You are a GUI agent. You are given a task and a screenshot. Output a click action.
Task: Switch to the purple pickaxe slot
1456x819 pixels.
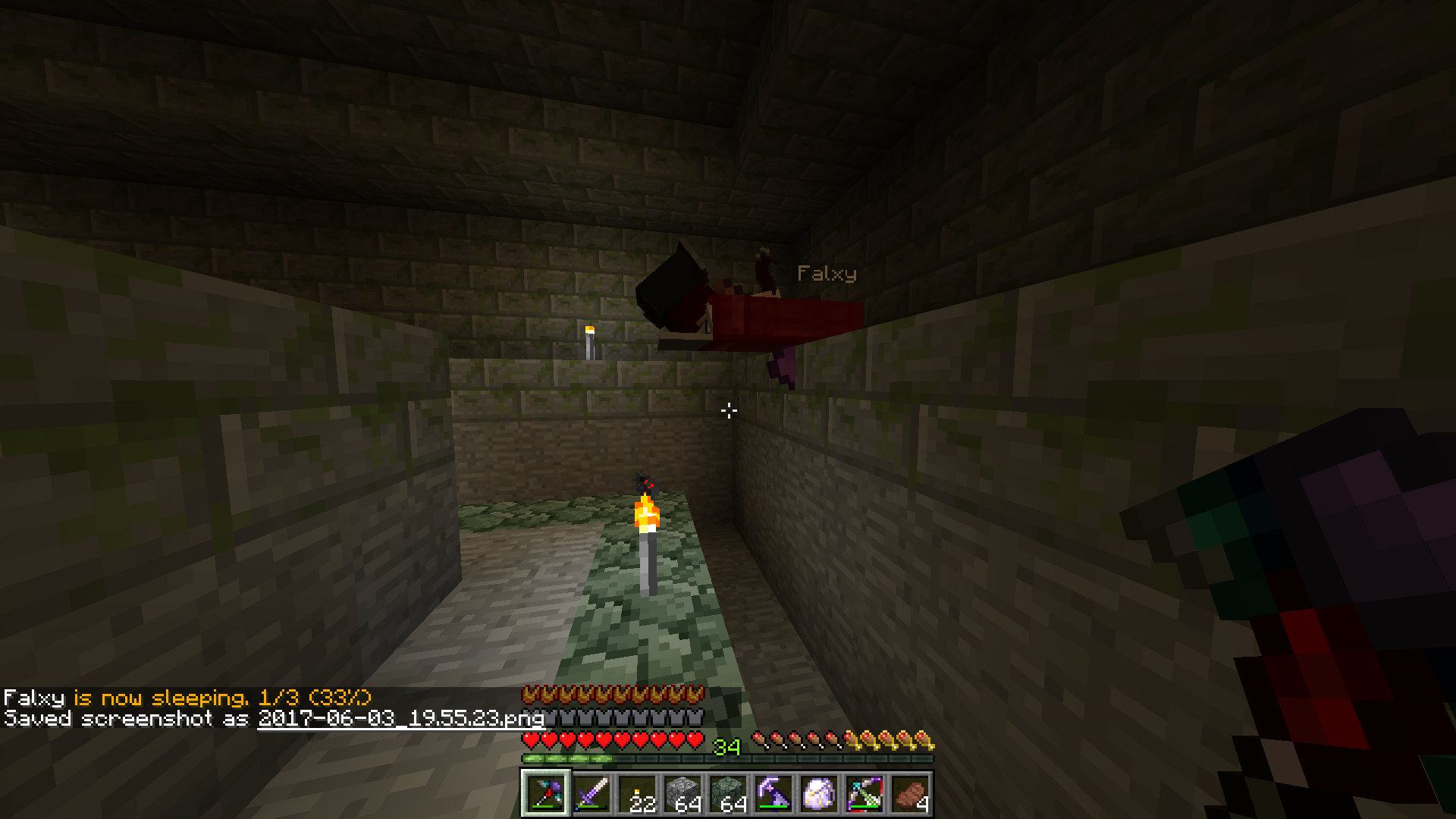coord(773,794)
